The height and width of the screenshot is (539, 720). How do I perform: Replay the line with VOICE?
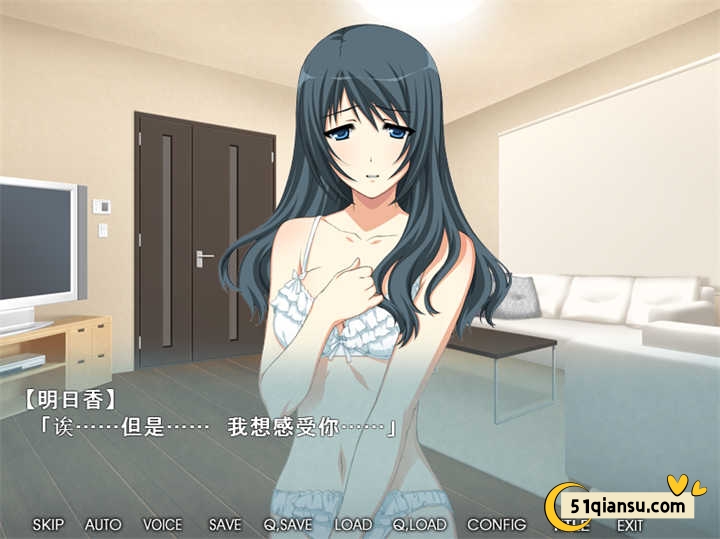[x=162, y=524]
